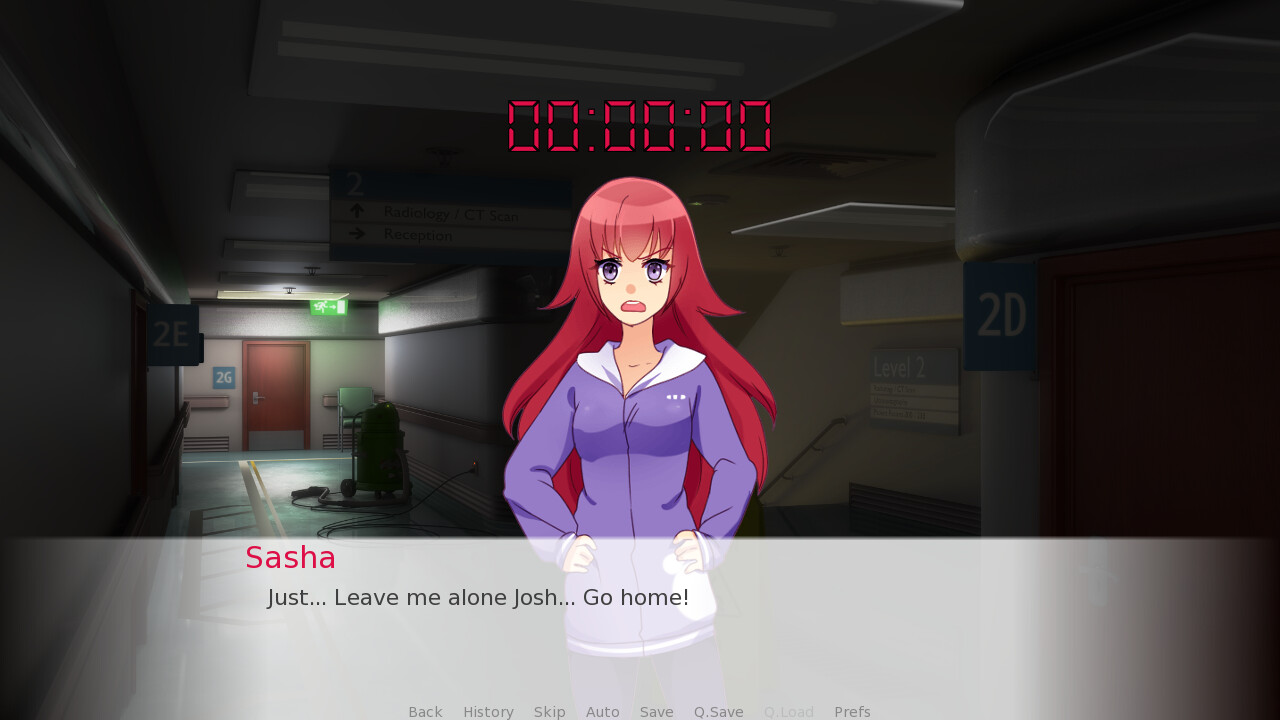Enable Auto mode for automatic text advance
1280x720 pixels.
[602, 711]
